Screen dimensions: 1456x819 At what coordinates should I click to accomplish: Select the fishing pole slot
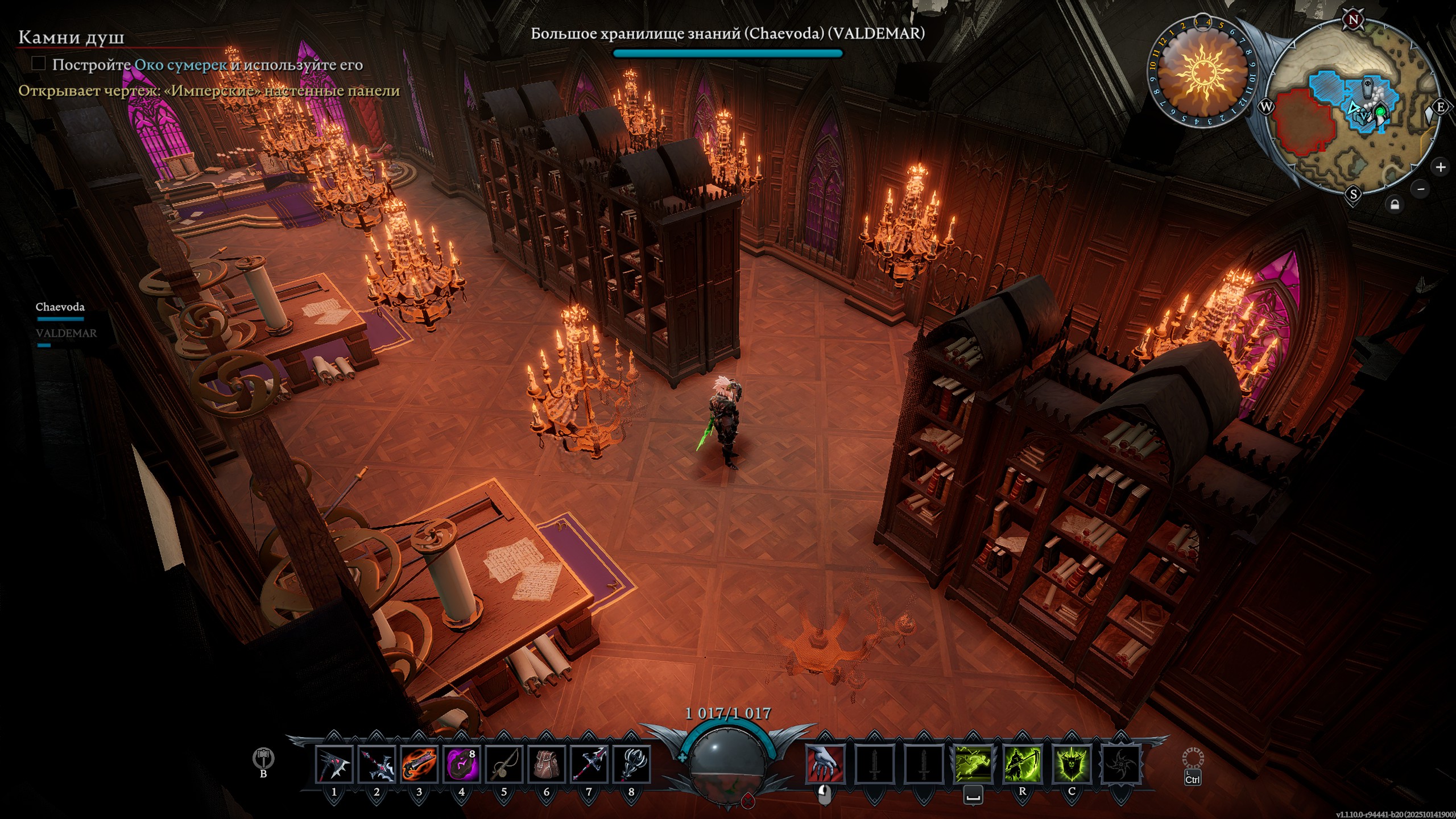tap(504, 764)
